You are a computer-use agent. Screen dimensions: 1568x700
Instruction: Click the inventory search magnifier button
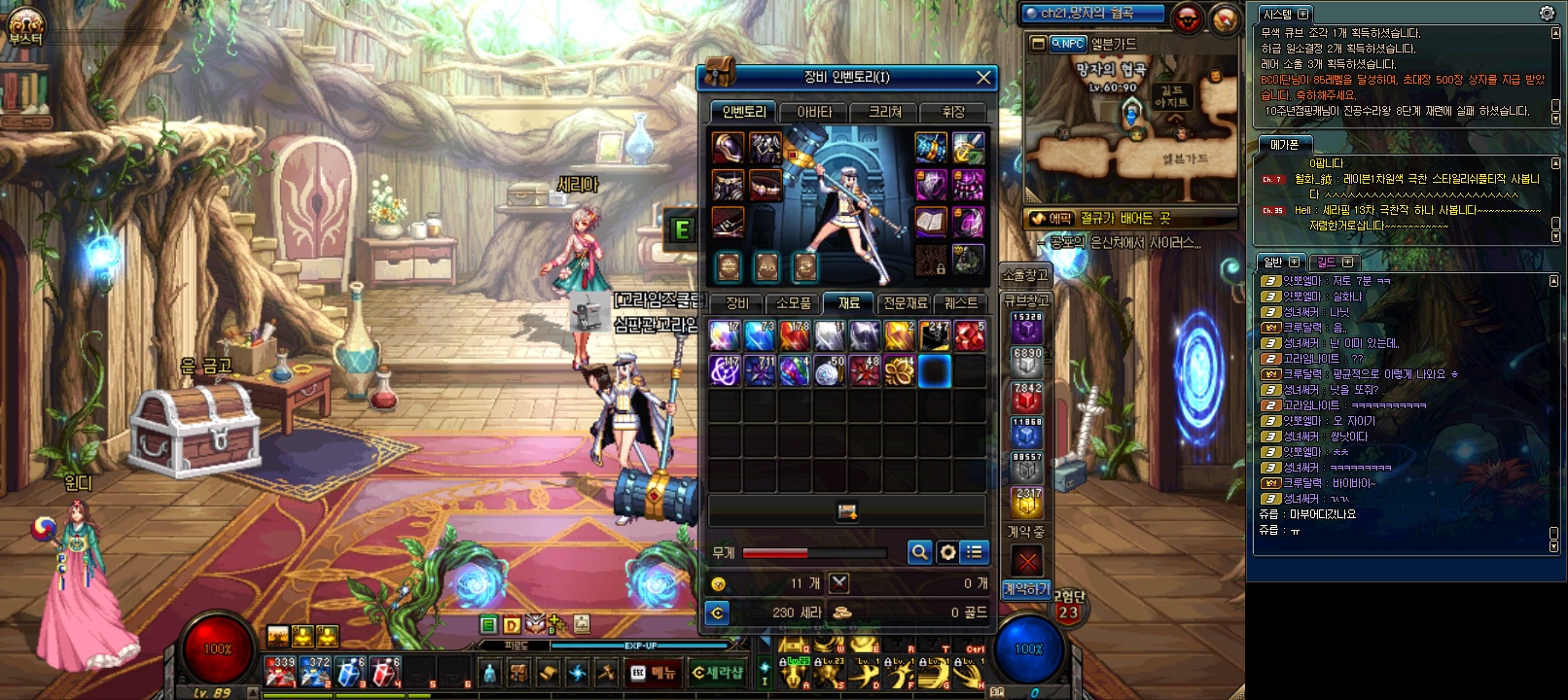tap(919, 552)
